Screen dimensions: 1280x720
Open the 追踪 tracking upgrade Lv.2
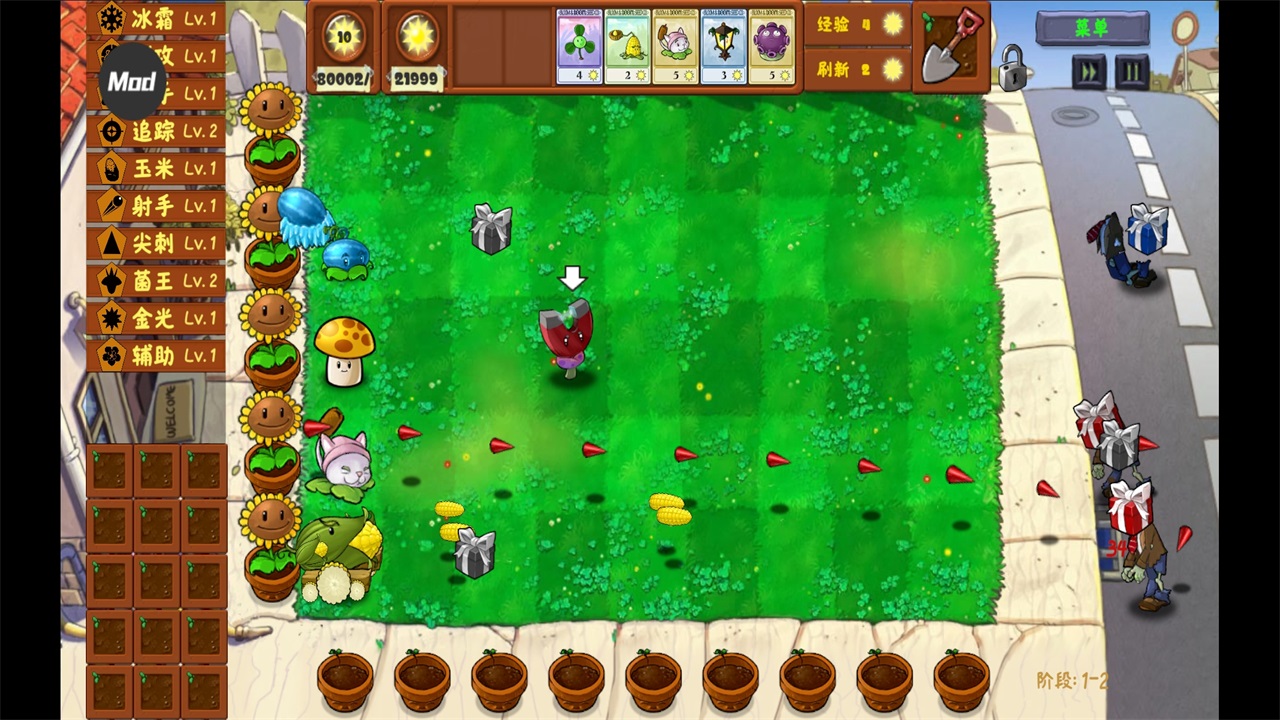(x=155, y=131)
